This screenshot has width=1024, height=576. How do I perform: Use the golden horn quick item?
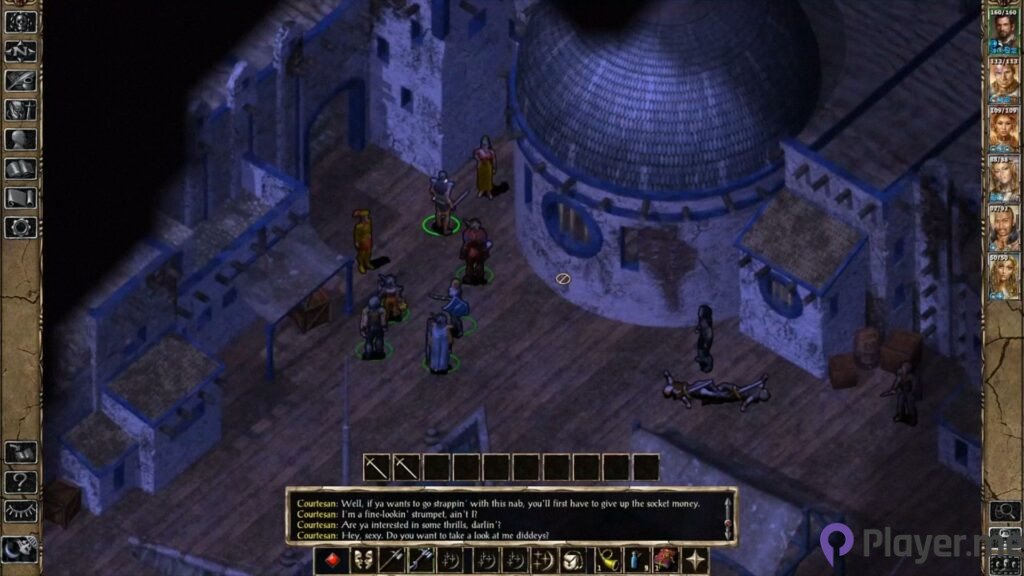(606, 561)
